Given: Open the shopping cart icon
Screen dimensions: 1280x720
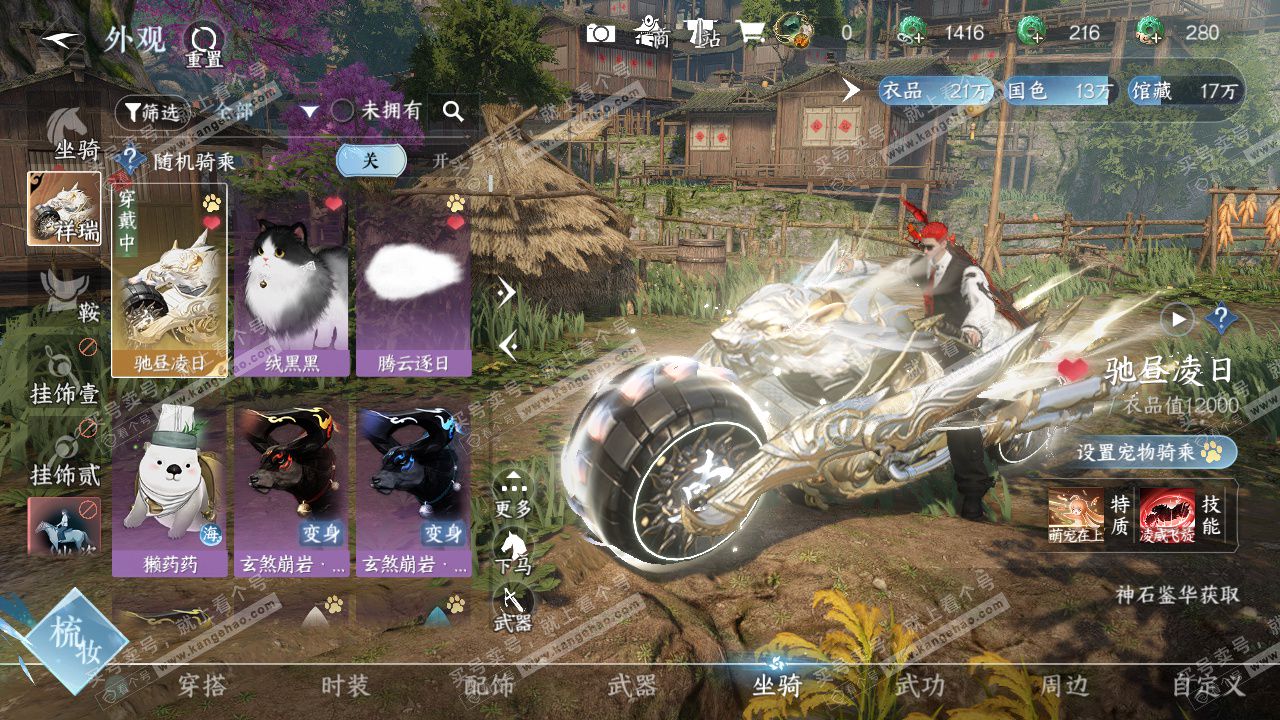Looking at the screenshot, I should (751, 33).
